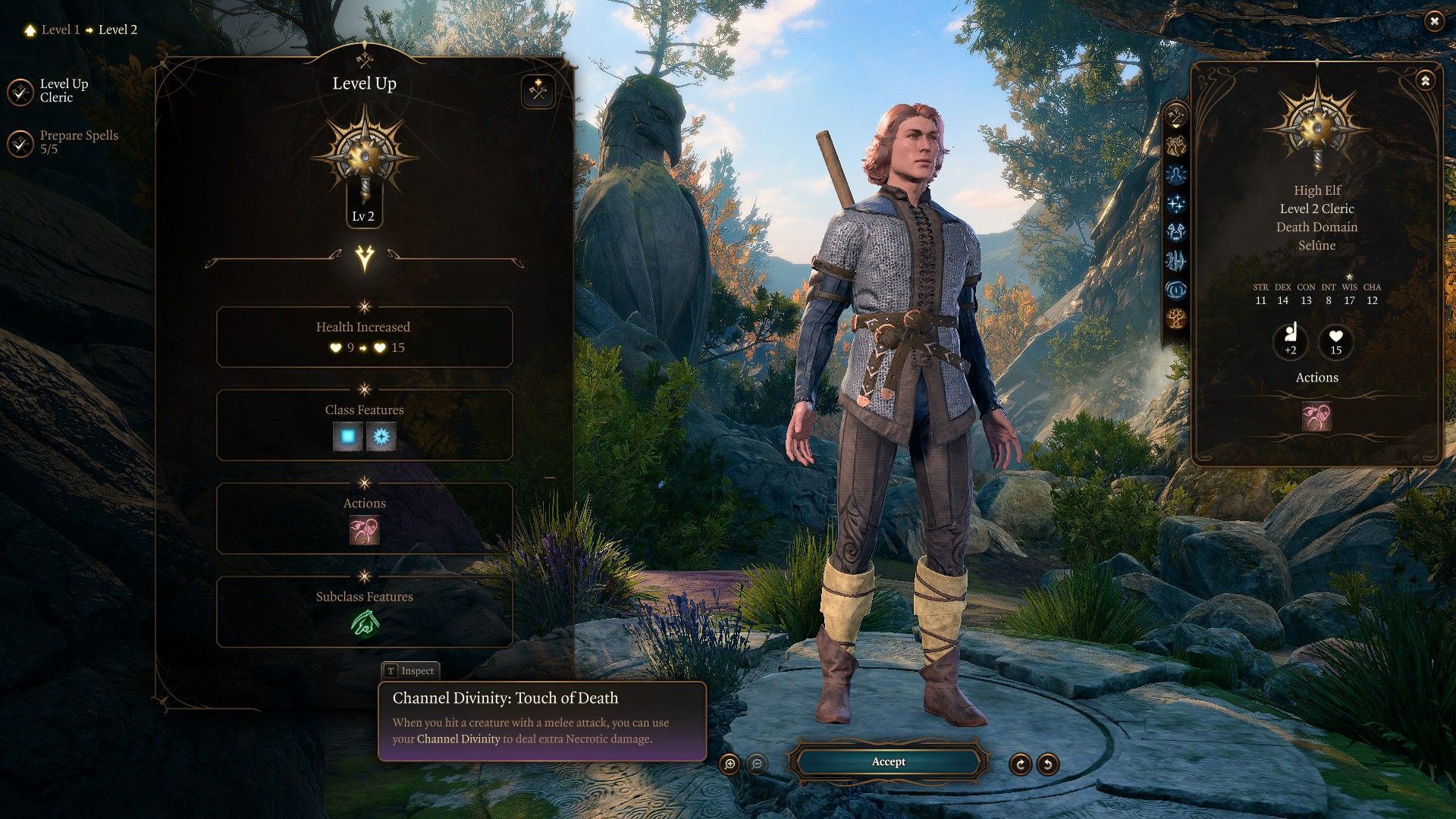Click the pink action icon in summary panel

click(x=1316, y=416)
